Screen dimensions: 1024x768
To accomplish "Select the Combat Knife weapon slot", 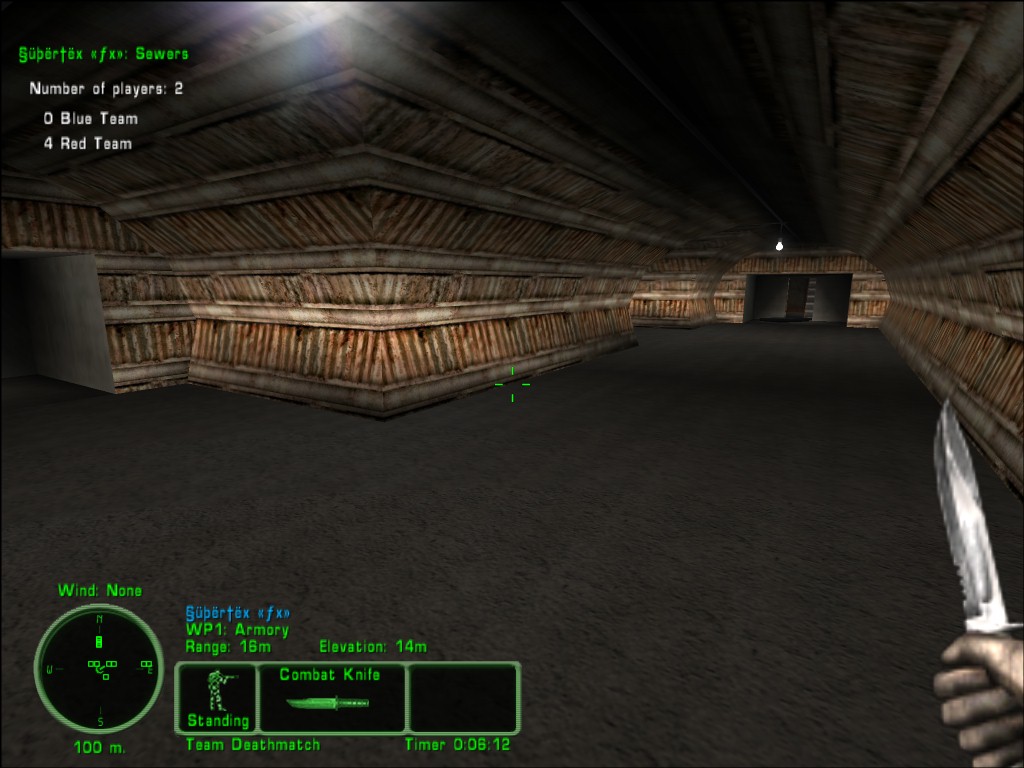I will tap(331, 697).
